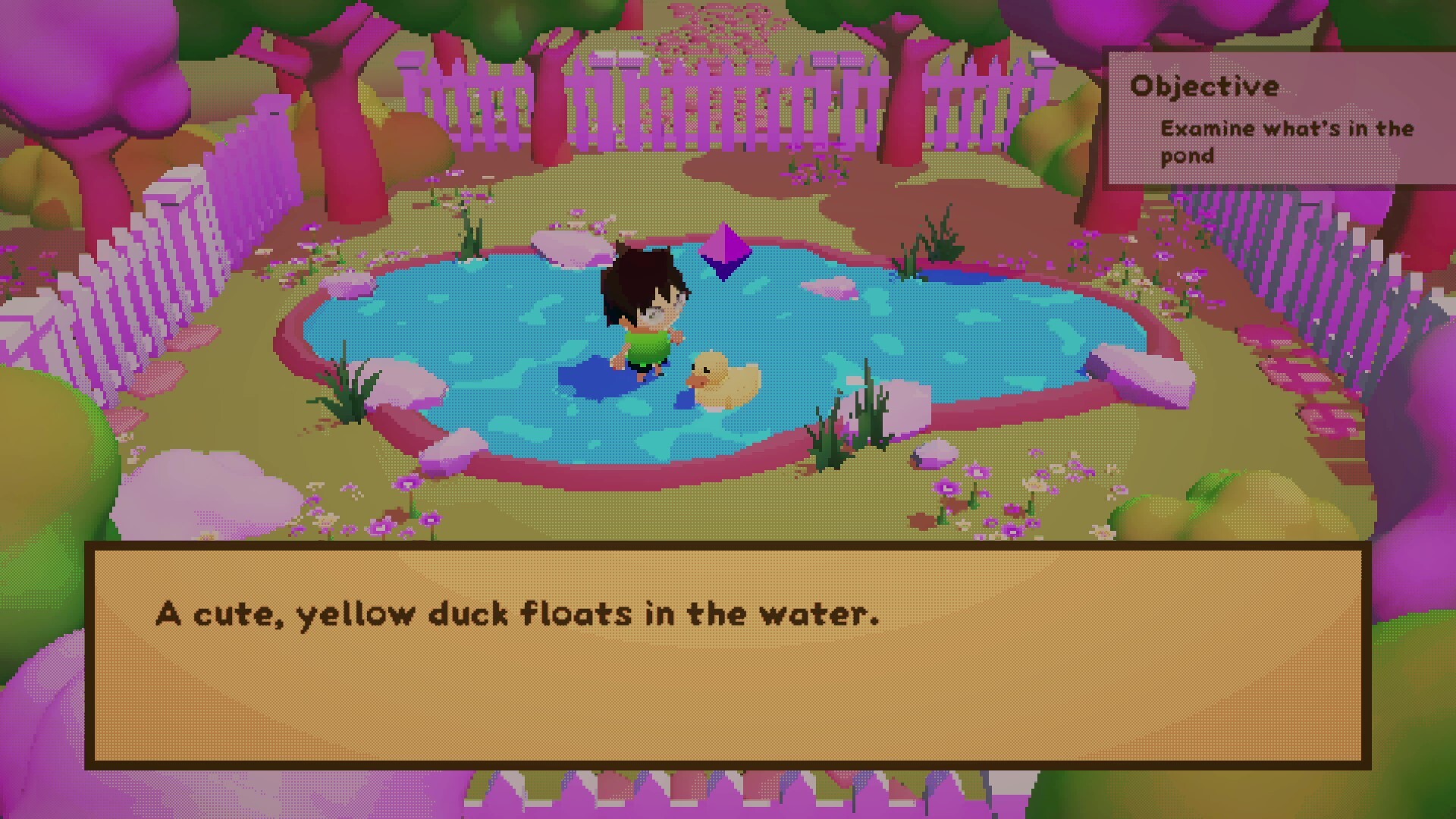Click the duck description text

click(x=518, y=614)
